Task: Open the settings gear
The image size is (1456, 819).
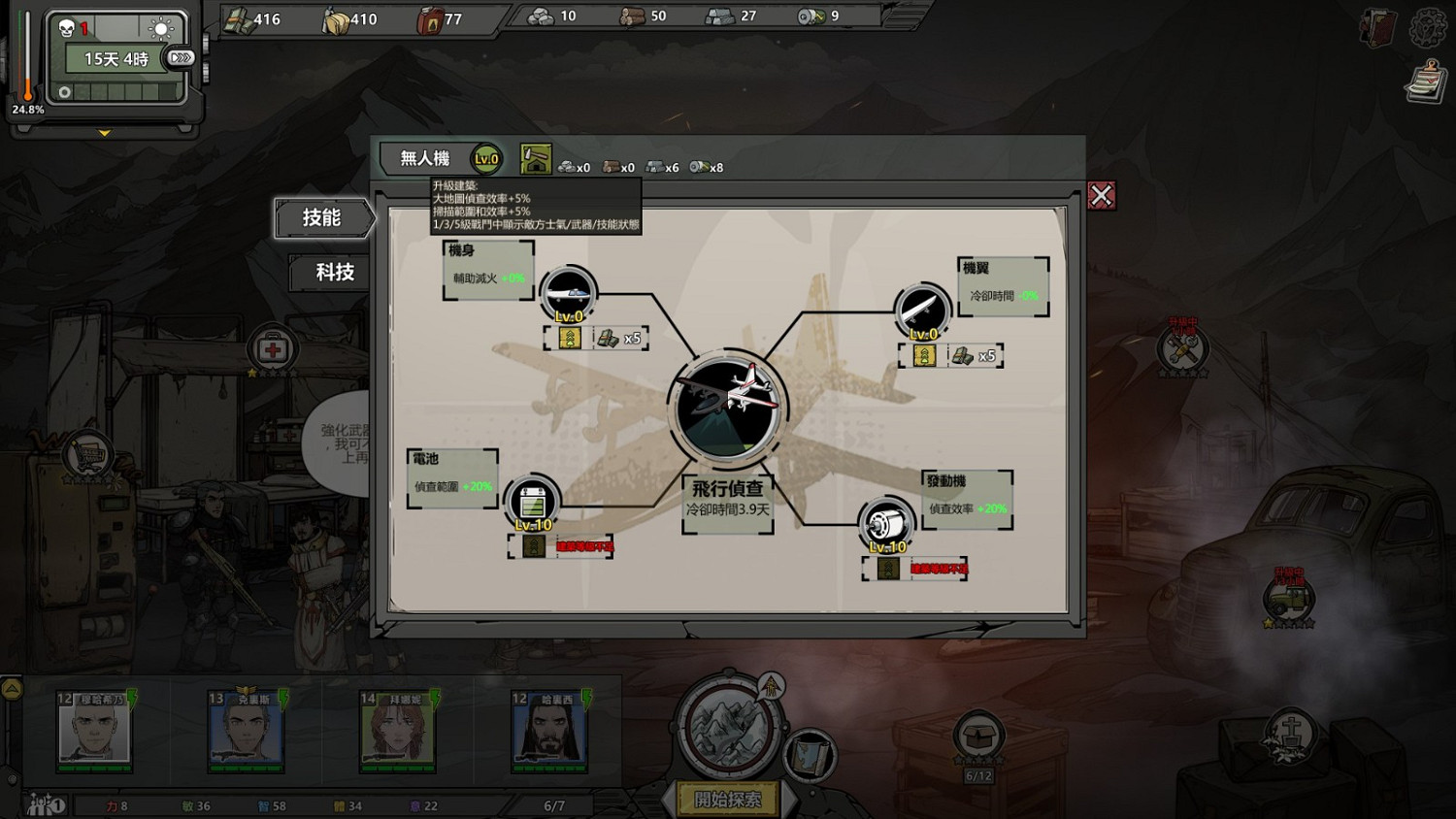Action: coord(1428,28)
